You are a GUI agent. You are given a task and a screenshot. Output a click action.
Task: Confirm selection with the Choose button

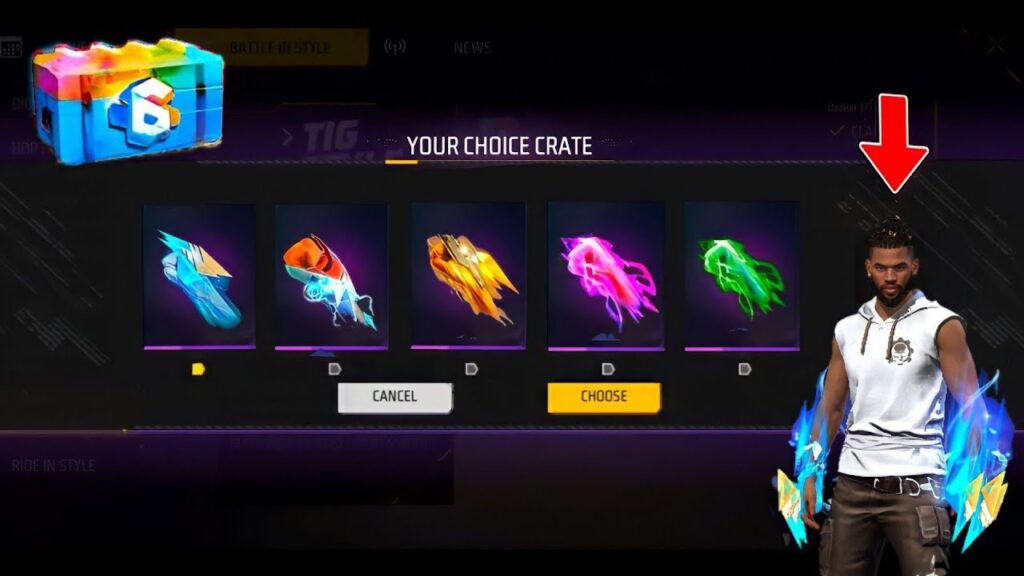(604, 397)
